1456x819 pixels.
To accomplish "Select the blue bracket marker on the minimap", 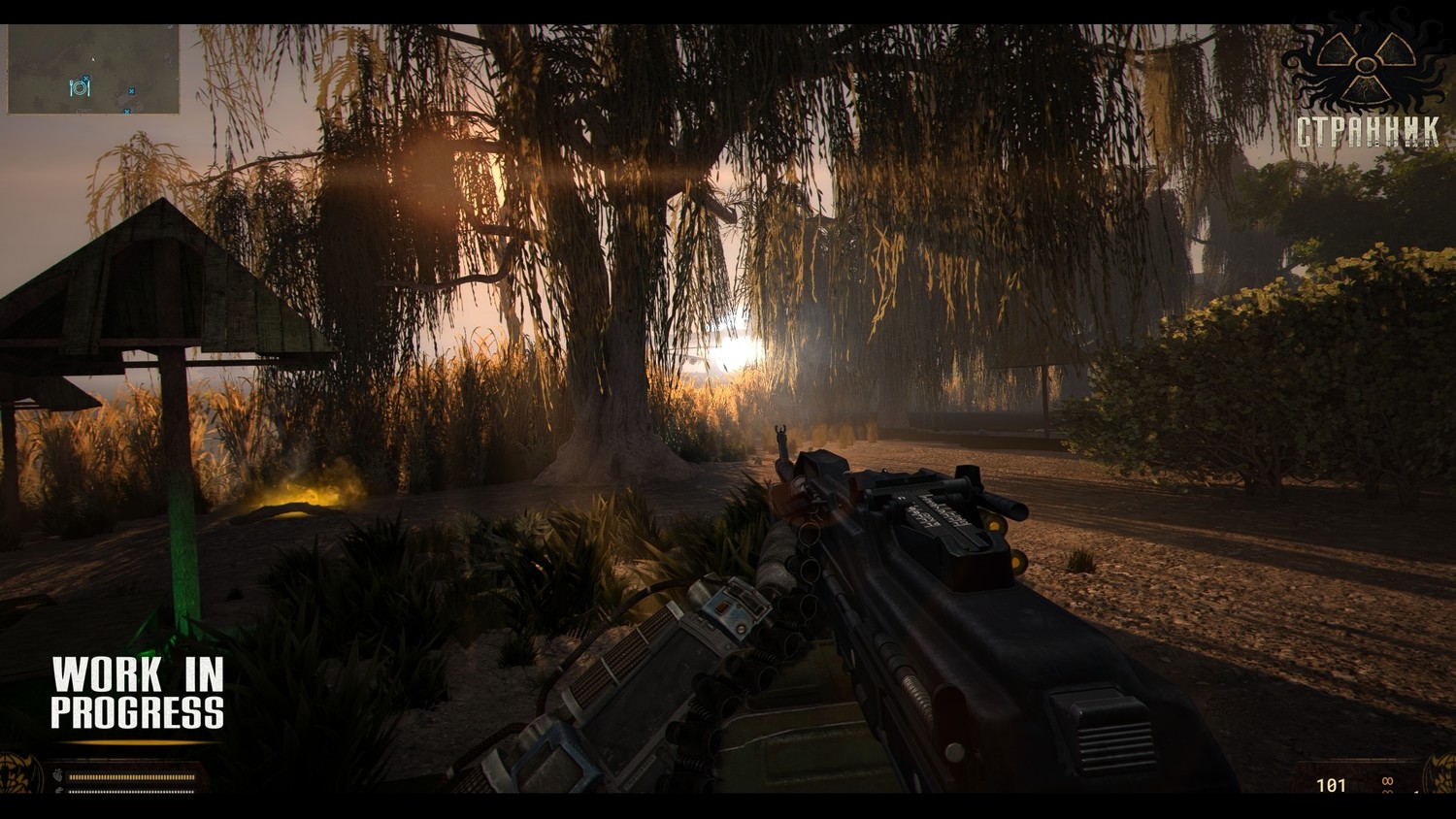I will 80,87.
